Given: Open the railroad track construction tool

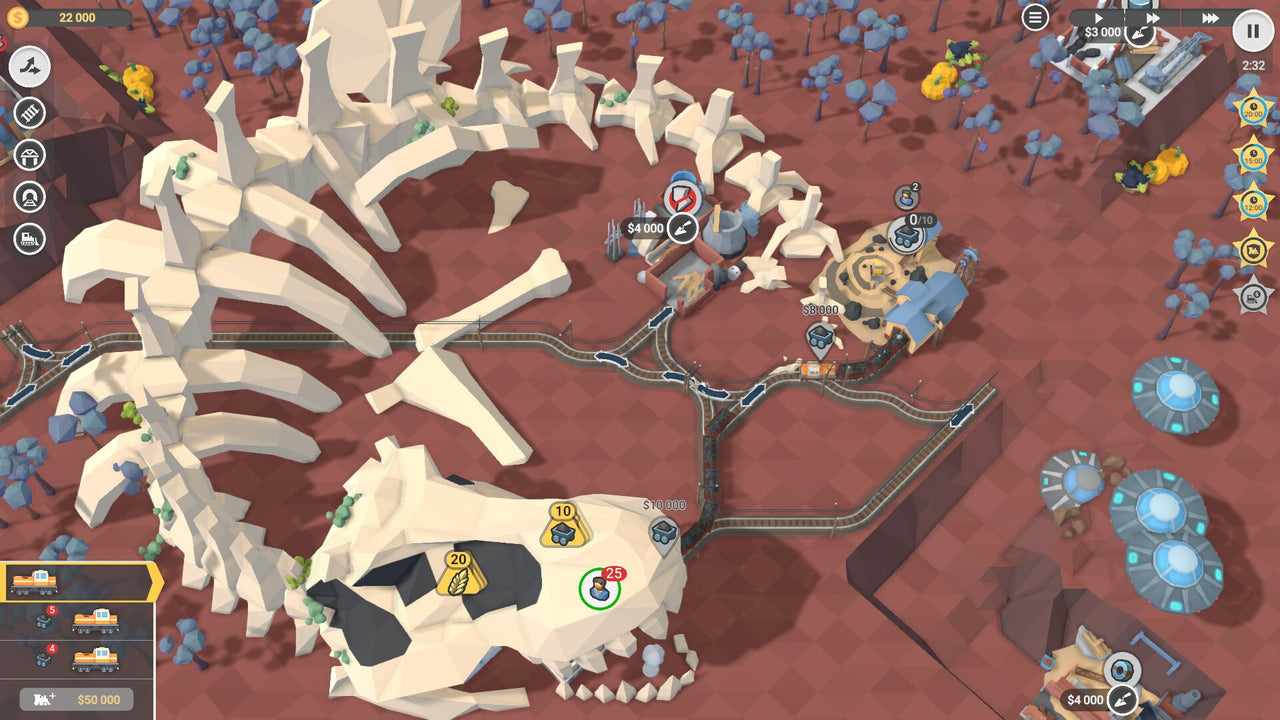Looking at the screenshot, I should point(30,111).
